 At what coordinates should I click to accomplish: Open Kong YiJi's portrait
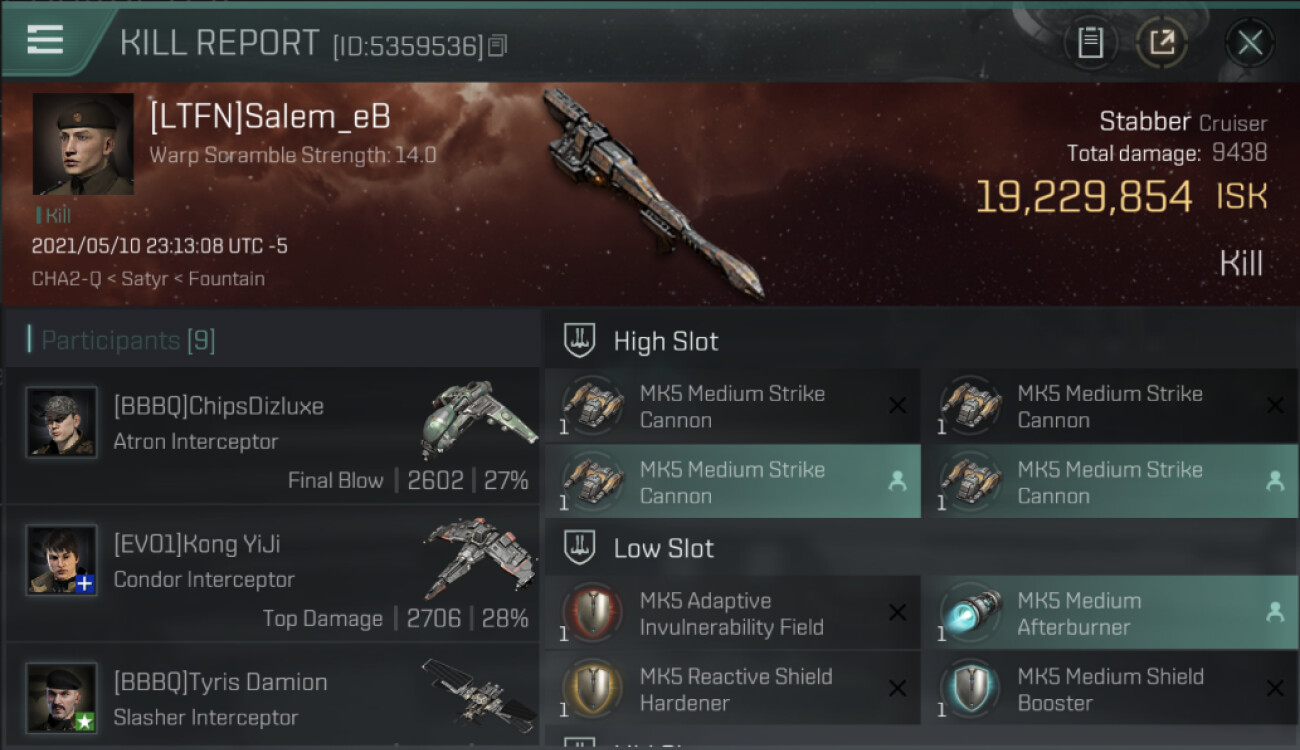(62, 560)
